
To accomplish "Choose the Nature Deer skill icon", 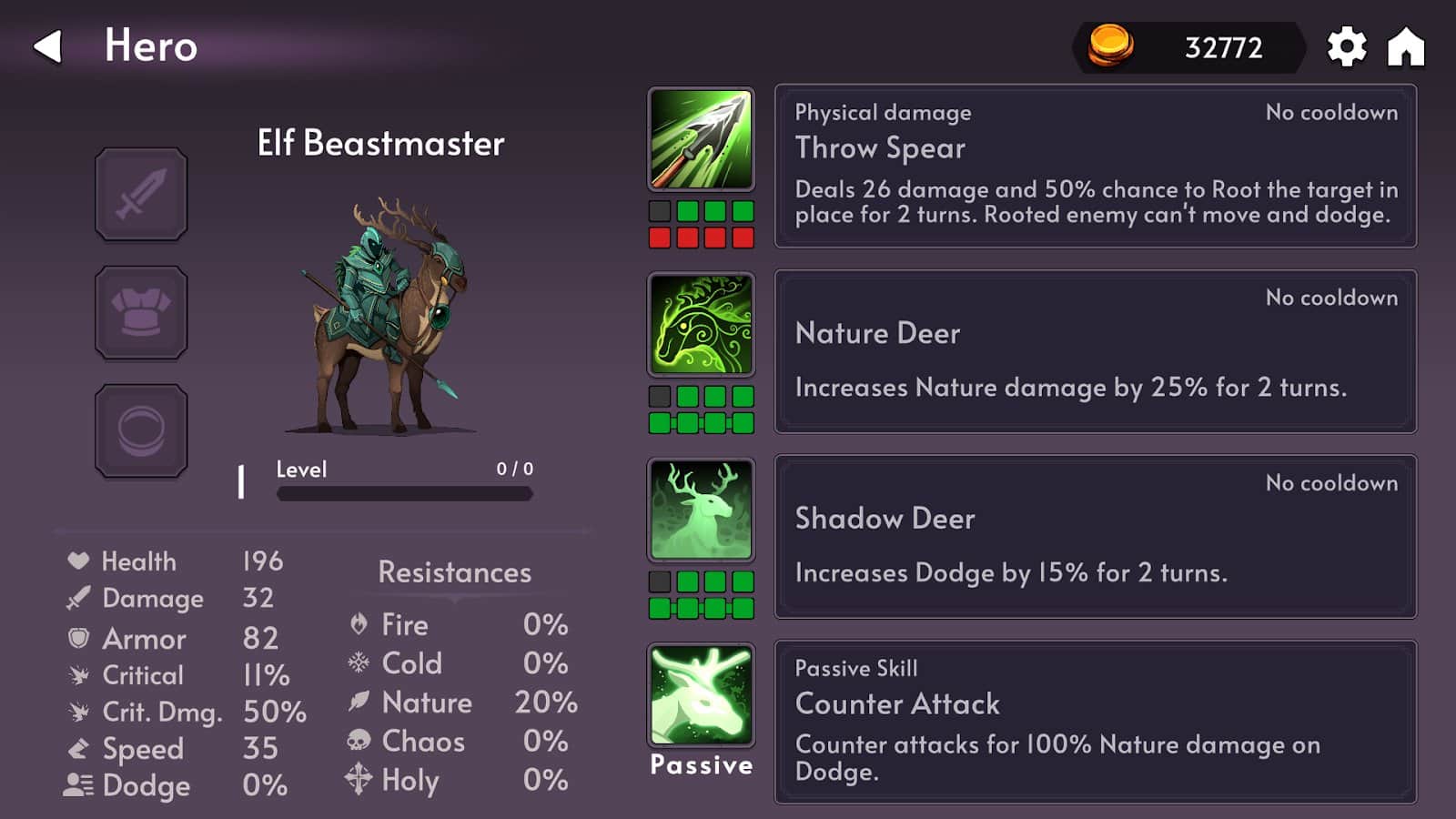I will 701,325.
